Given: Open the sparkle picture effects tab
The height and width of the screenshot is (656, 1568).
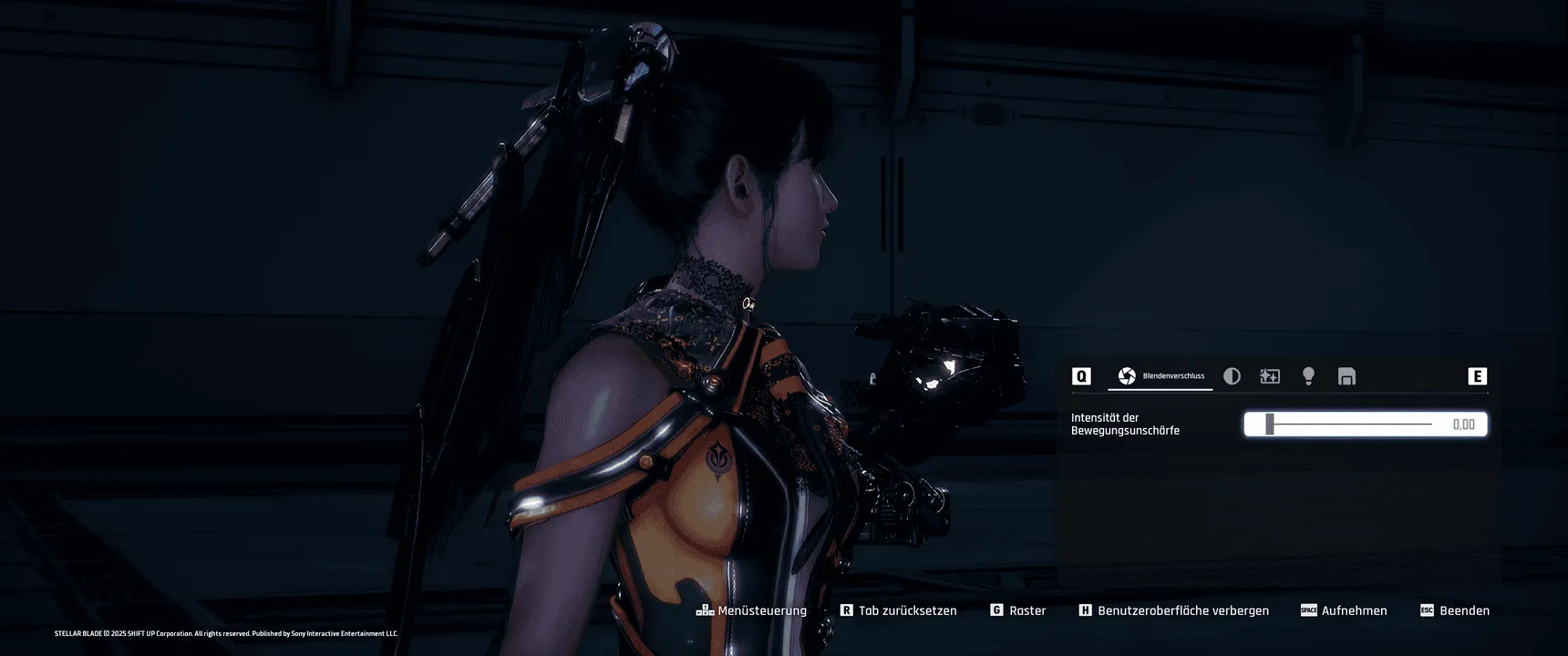Looking at the screenshot, I should tap(1270, 376).
